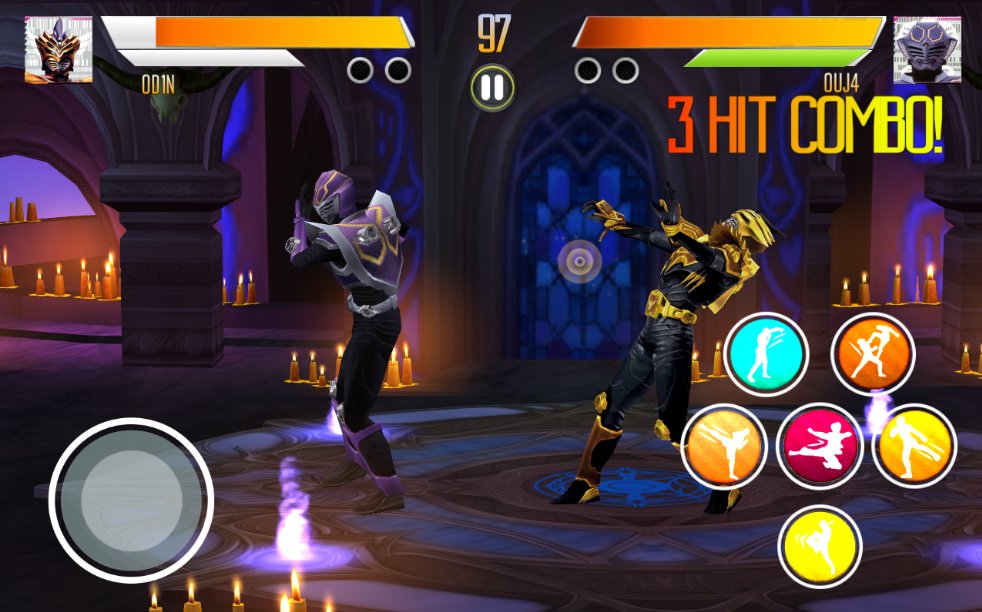
Task: Tap the cyan block stance button
Action: pyautogui.click(x=767, y=355)
